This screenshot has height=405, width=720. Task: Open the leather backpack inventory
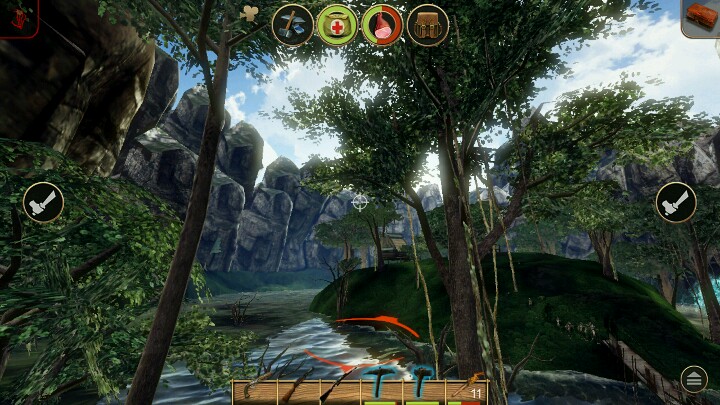(427, 24)
